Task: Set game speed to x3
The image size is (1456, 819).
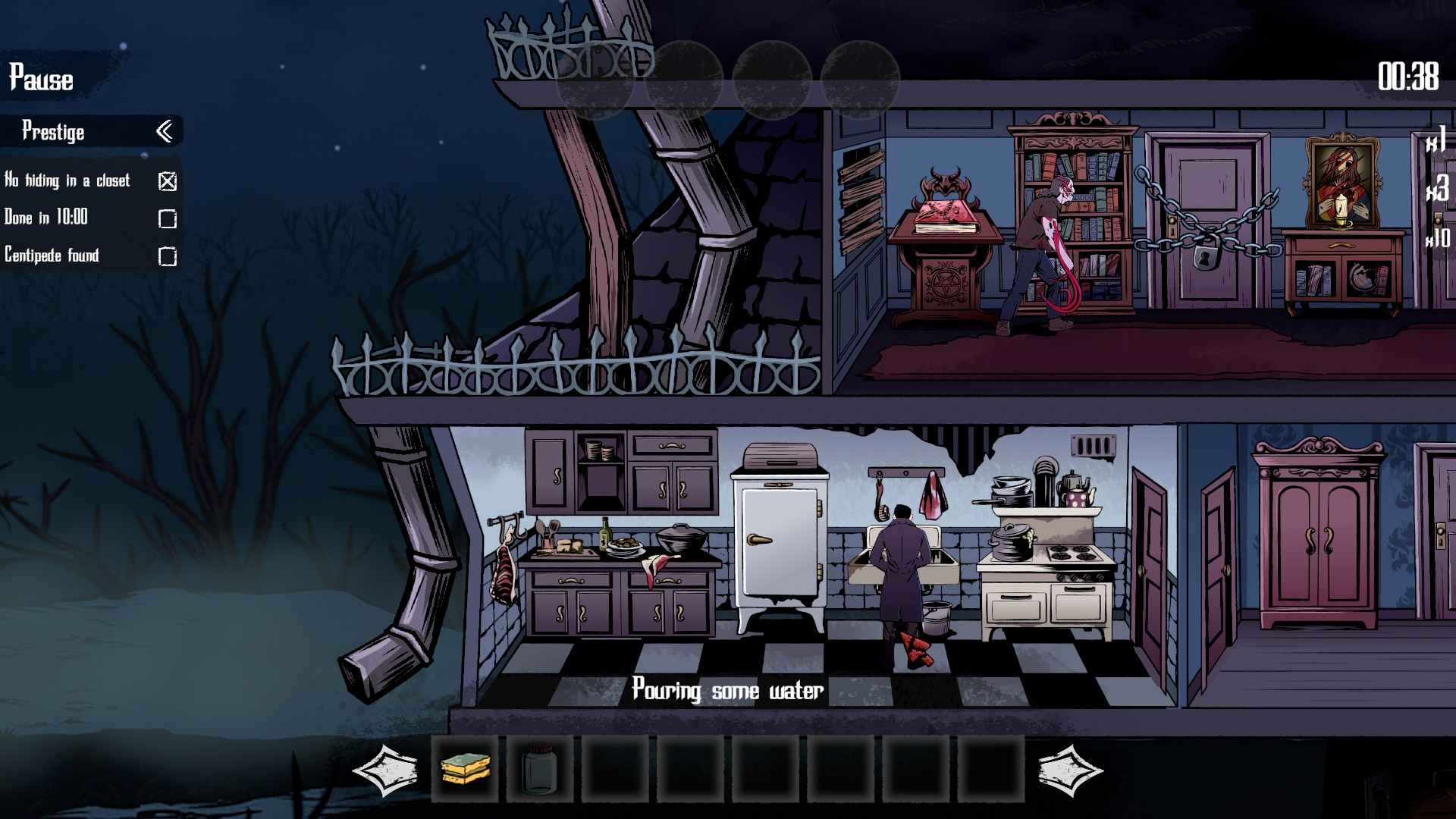Action: 1437,189
